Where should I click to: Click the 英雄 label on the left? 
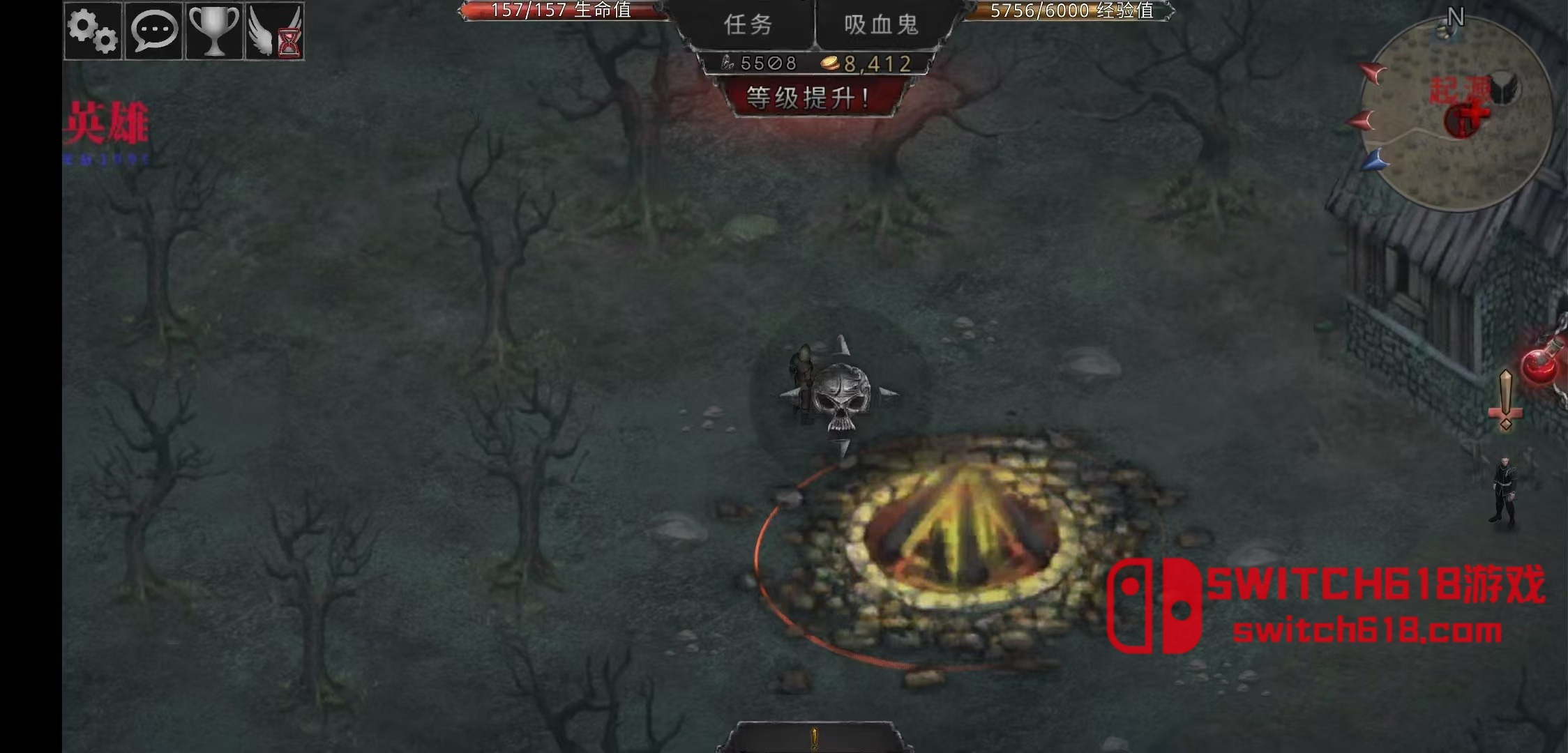[108, 120]
